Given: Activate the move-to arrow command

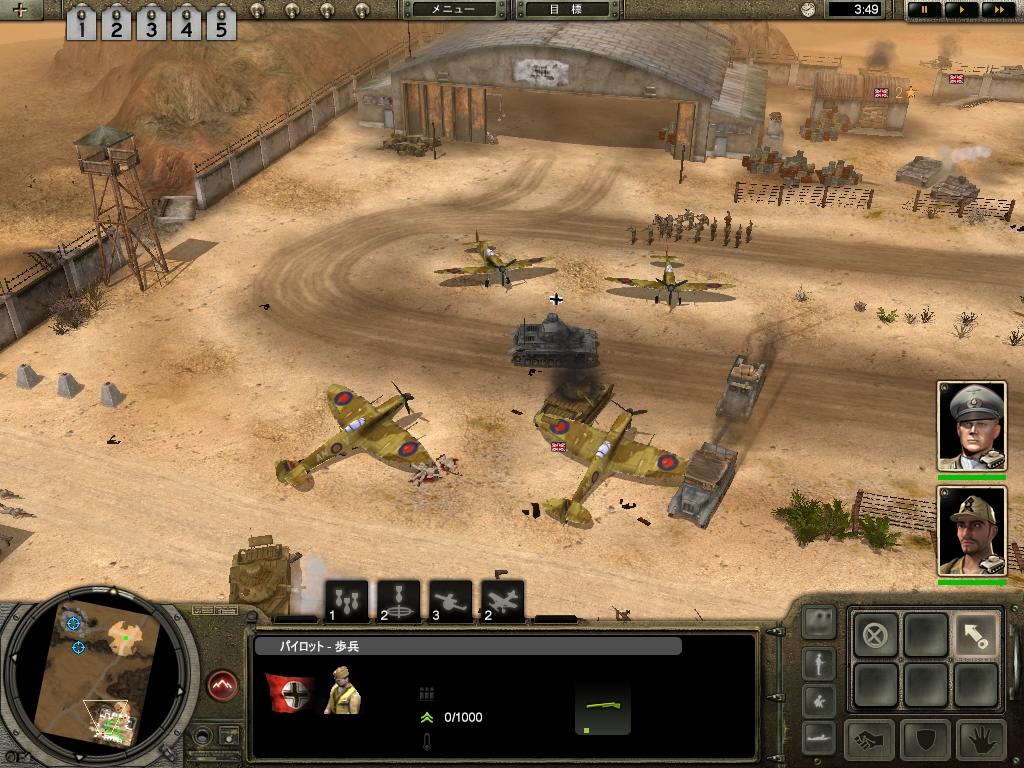Looking at the screenshot, I should tap(976, 633).
